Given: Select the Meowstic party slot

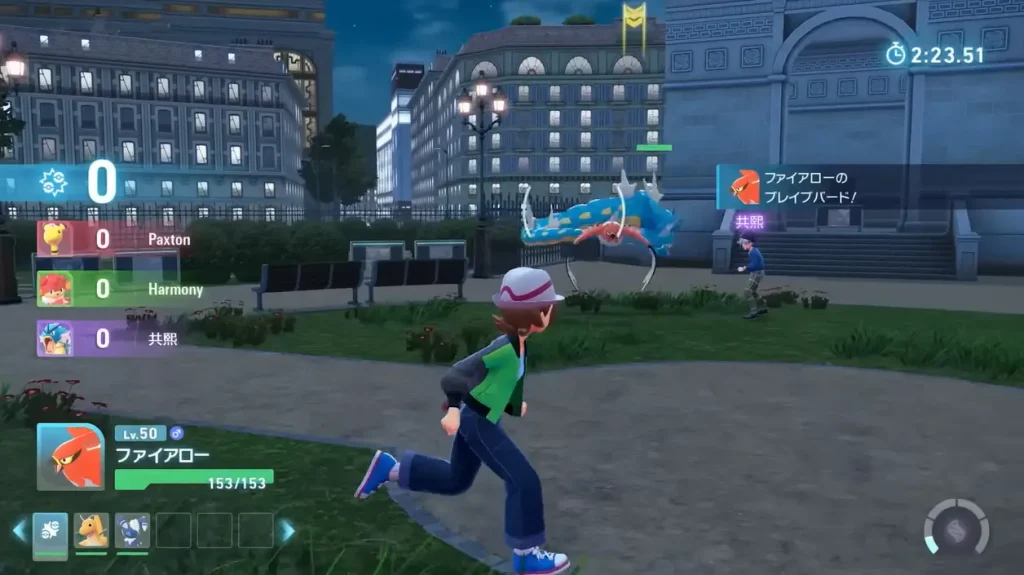Looking at the screenshot, I should tap(132, 530).
